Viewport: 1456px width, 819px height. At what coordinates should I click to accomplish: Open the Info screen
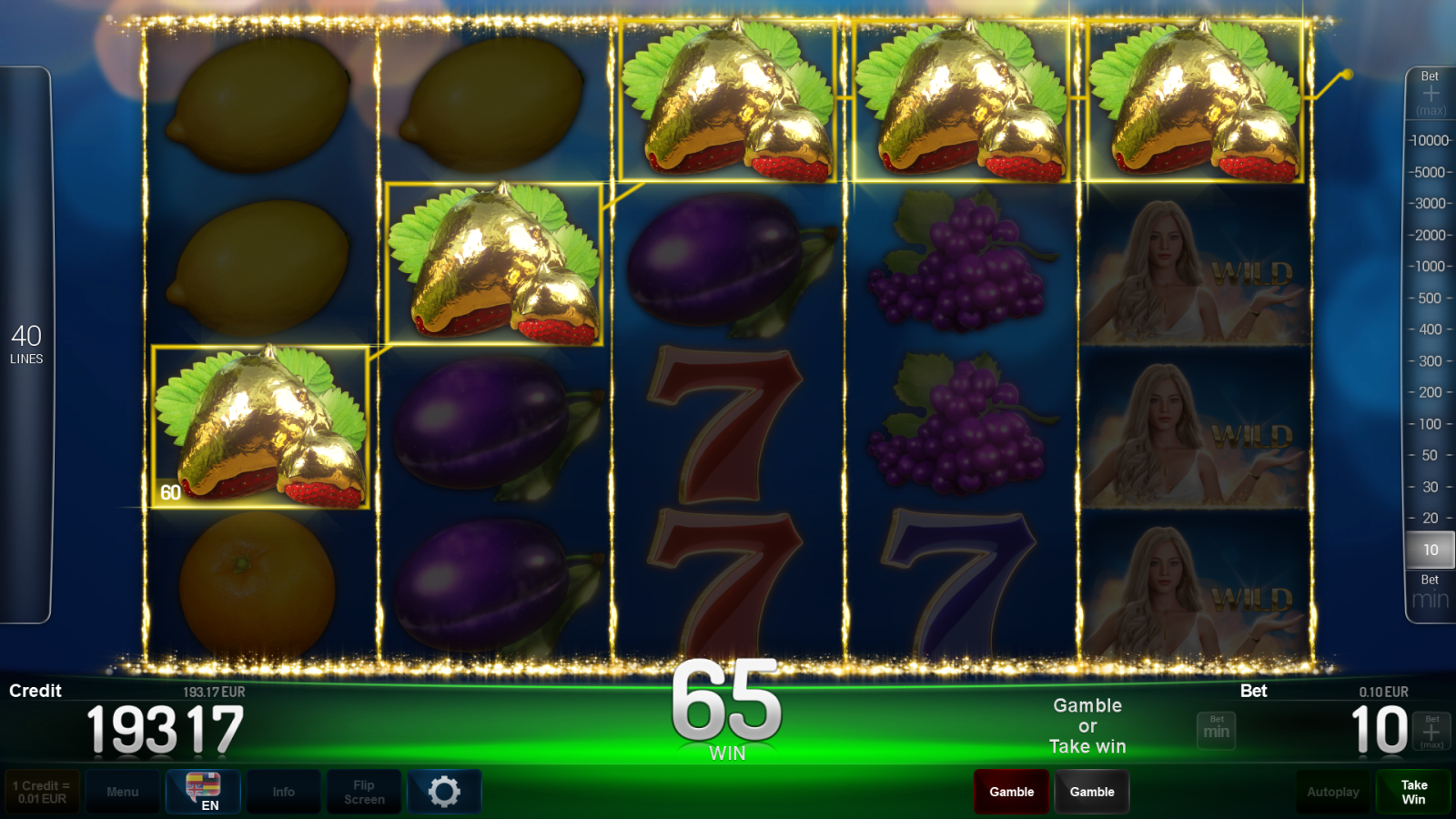pos(283,792)
